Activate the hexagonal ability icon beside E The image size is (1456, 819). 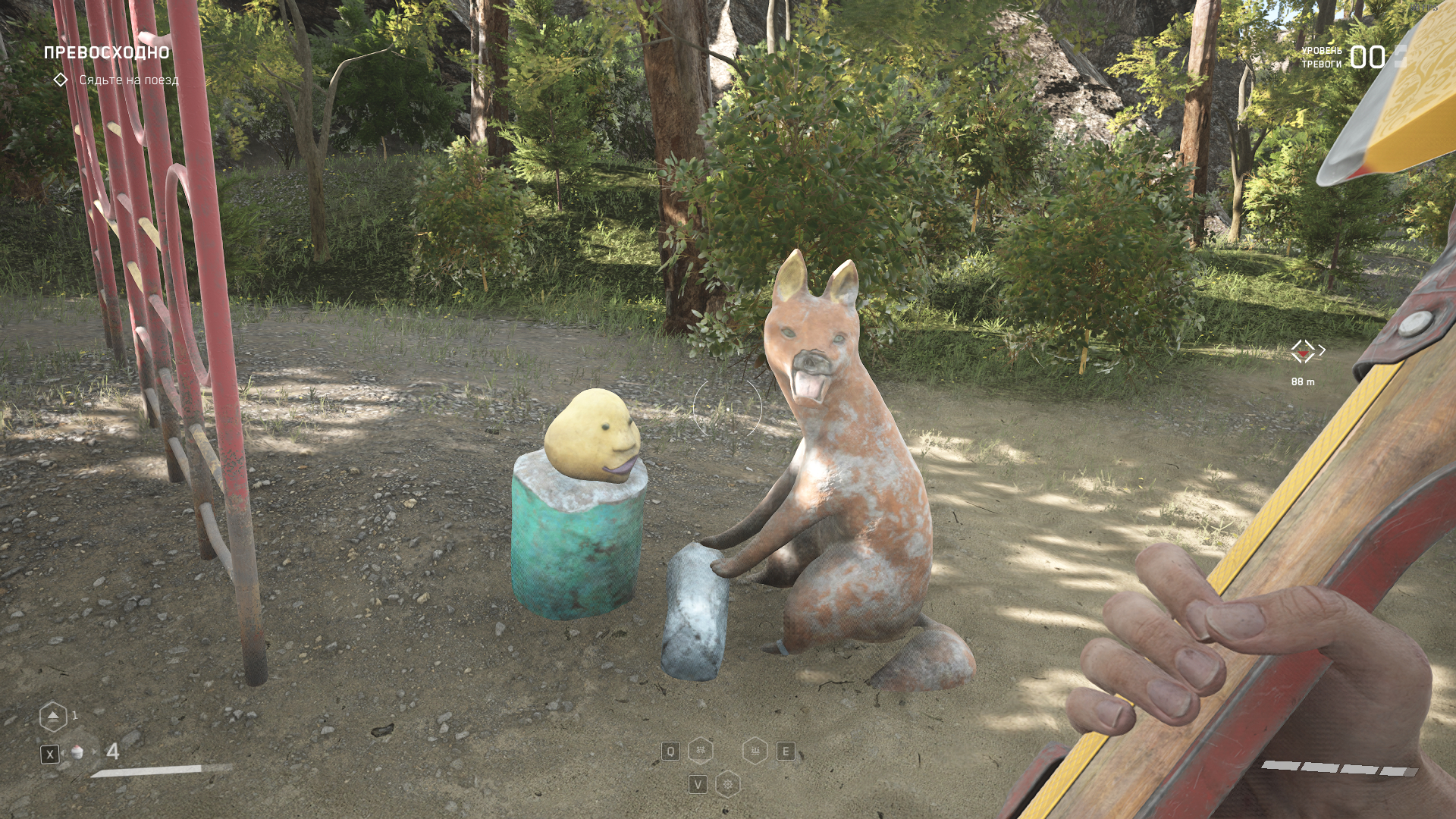tap(755, 751)
